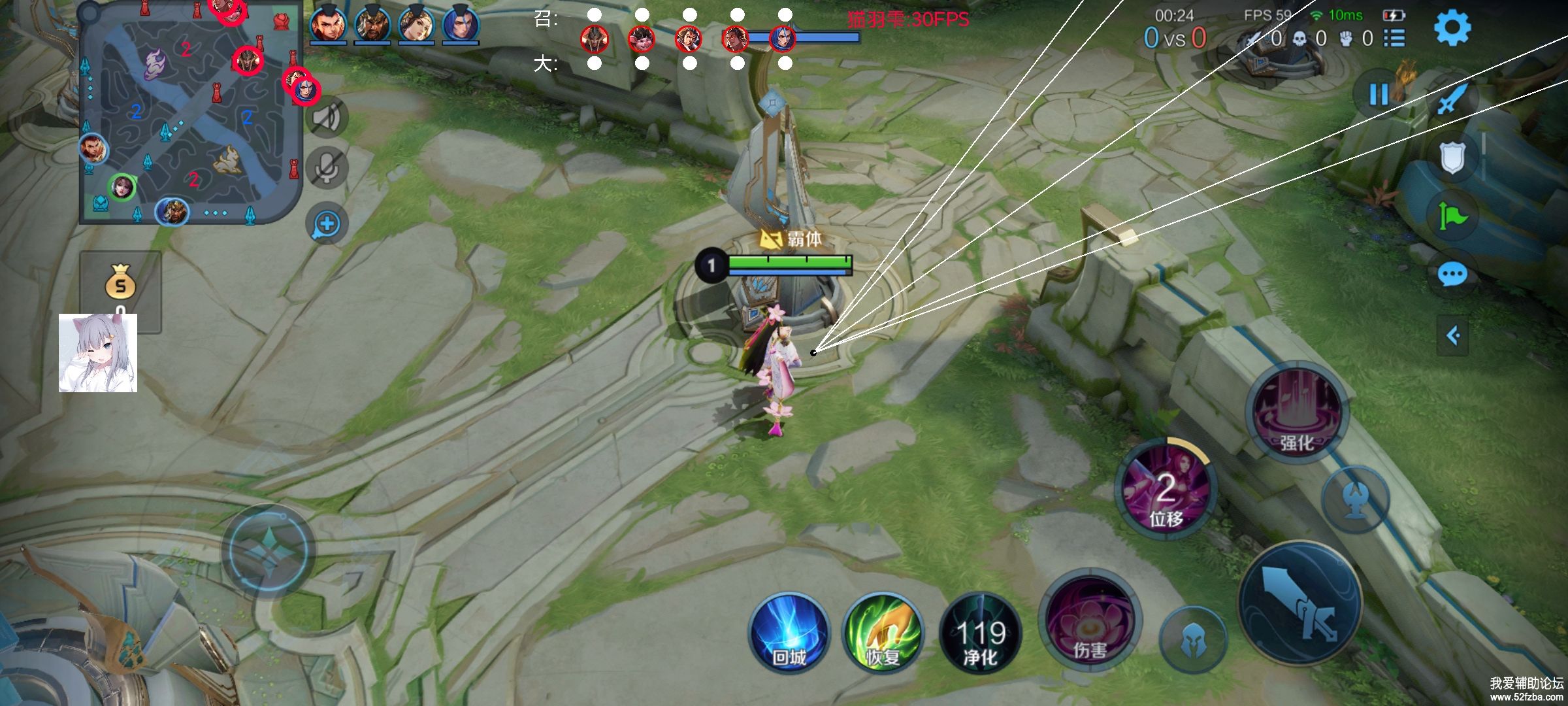
Task: Open the scoreboard list icon
Action: 1394,39
